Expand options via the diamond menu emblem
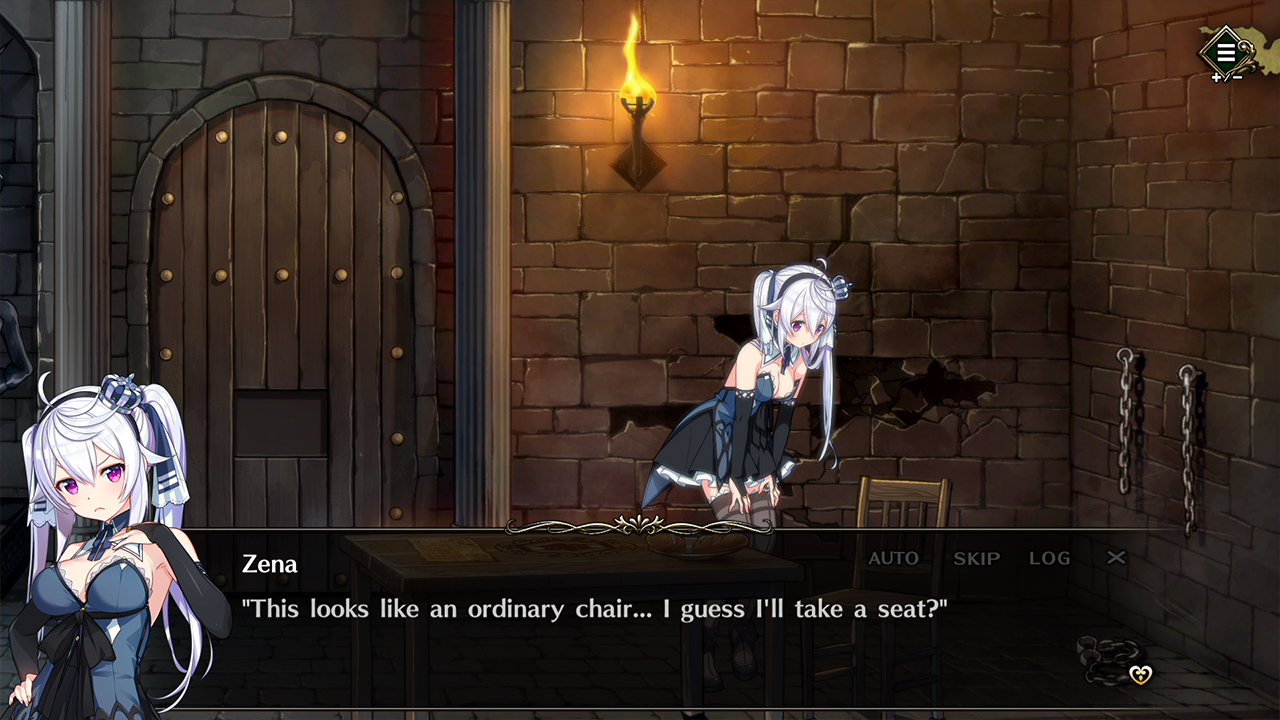Screen dimensions: 1280x720 (x=1225, y=50)
